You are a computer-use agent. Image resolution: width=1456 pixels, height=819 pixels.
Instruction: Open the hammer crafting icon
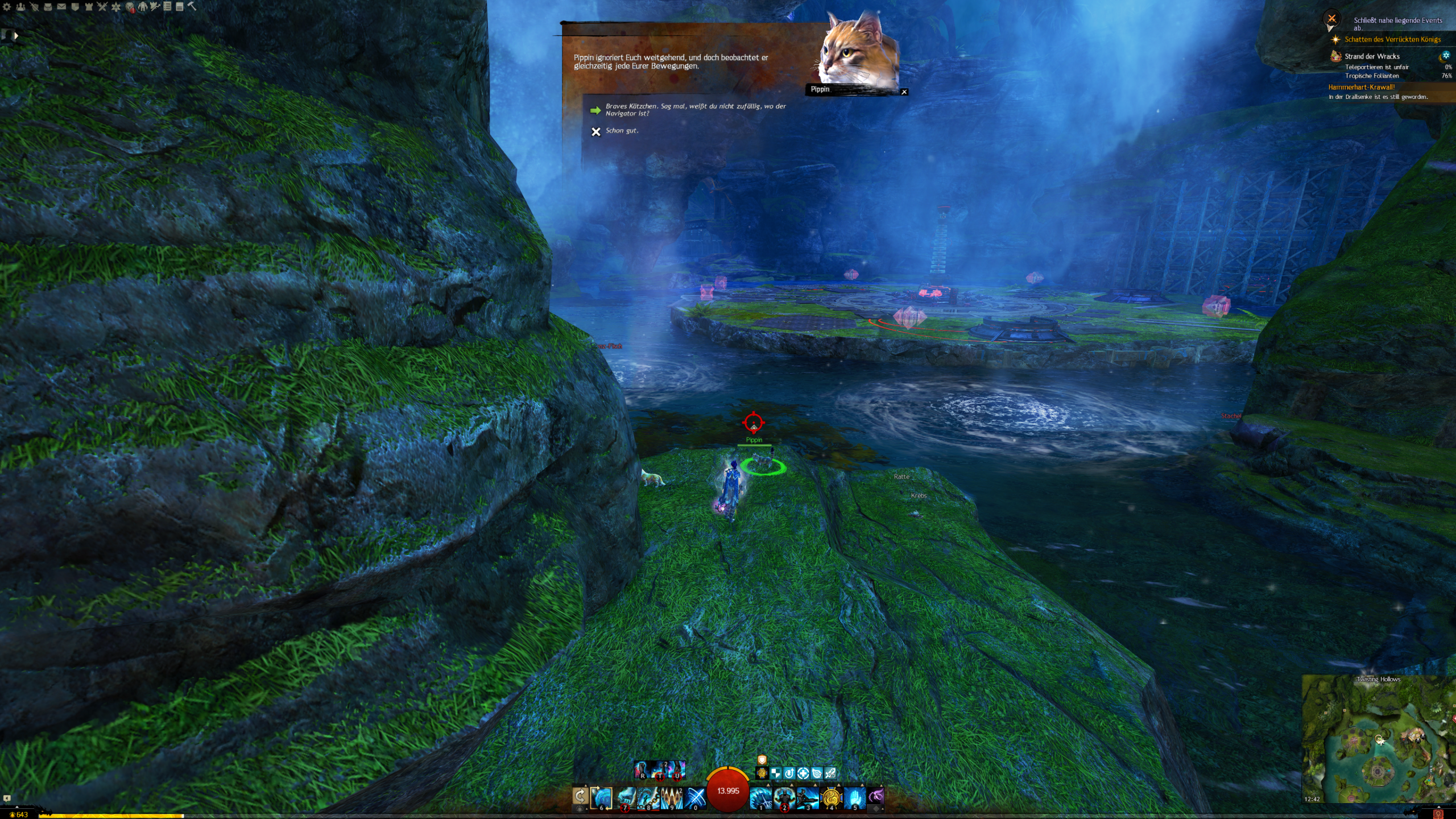192,6
